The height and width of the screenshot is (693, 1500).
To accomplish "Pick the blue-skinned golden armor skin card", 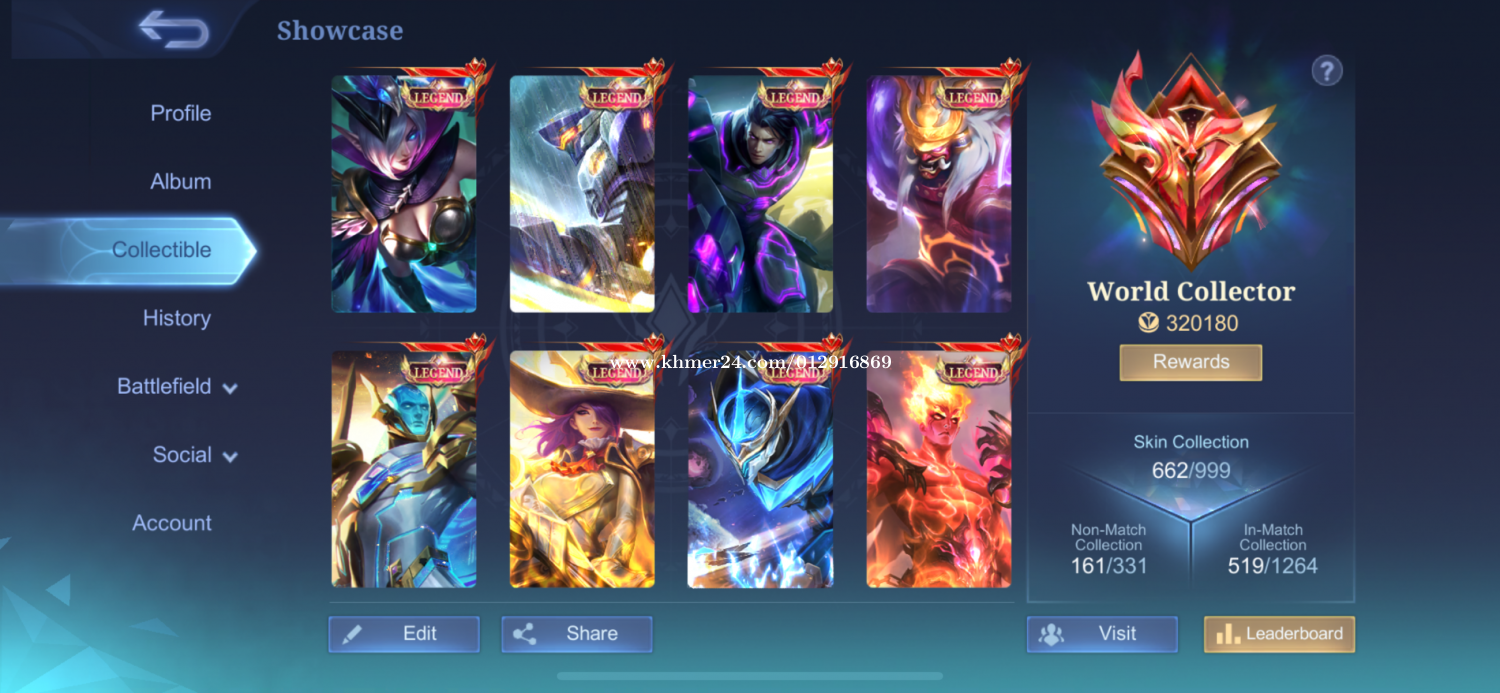I will 404,468.
